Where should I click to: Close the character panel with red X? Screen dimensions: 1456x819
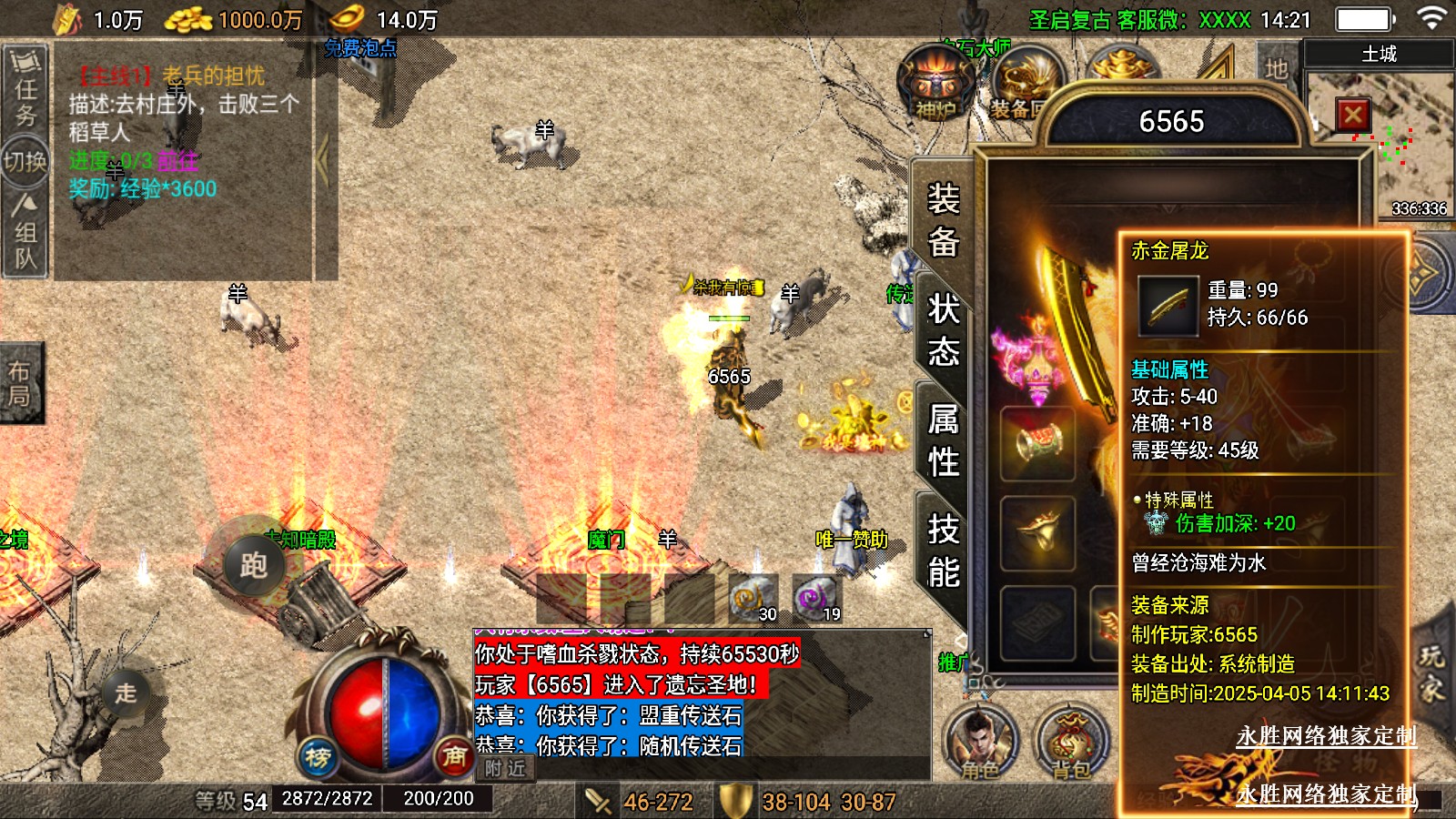point(1352,116)
